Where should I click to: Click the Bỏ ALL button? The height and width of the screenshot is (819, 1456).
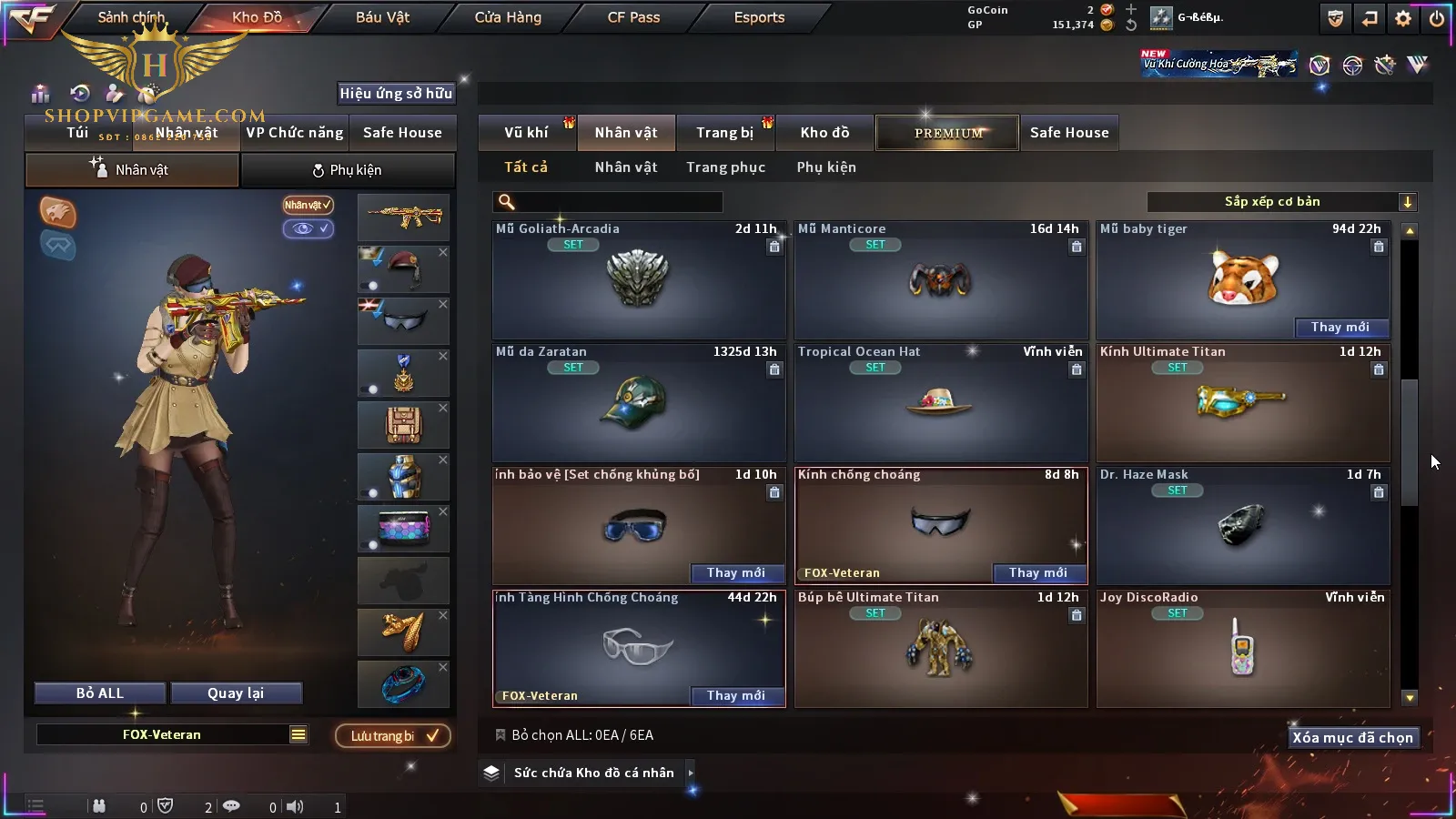pyautogui.click(x=100, y=693)
